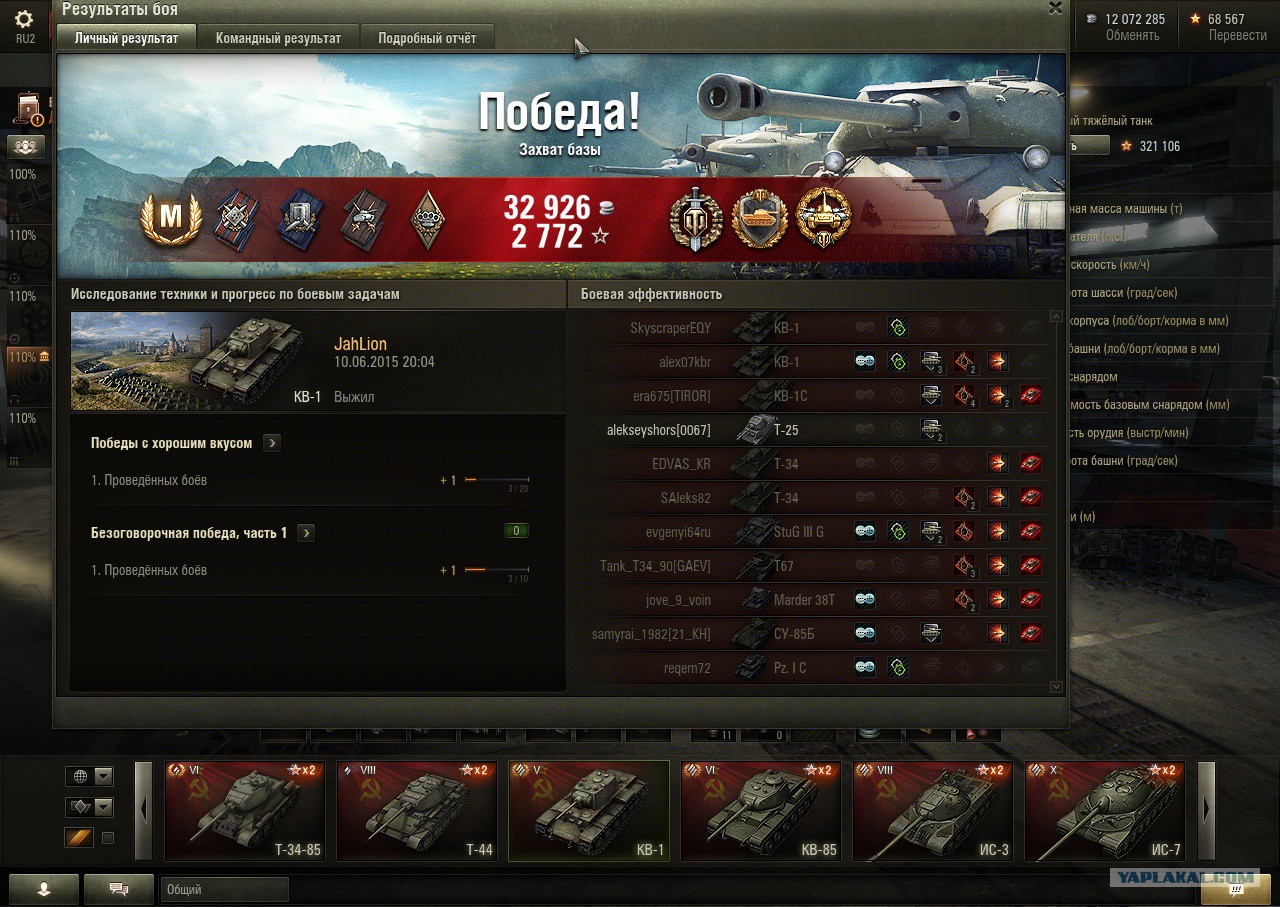1280x907 pixels.
Task: Select the КВ-85 tank tile
Action: 761,811
